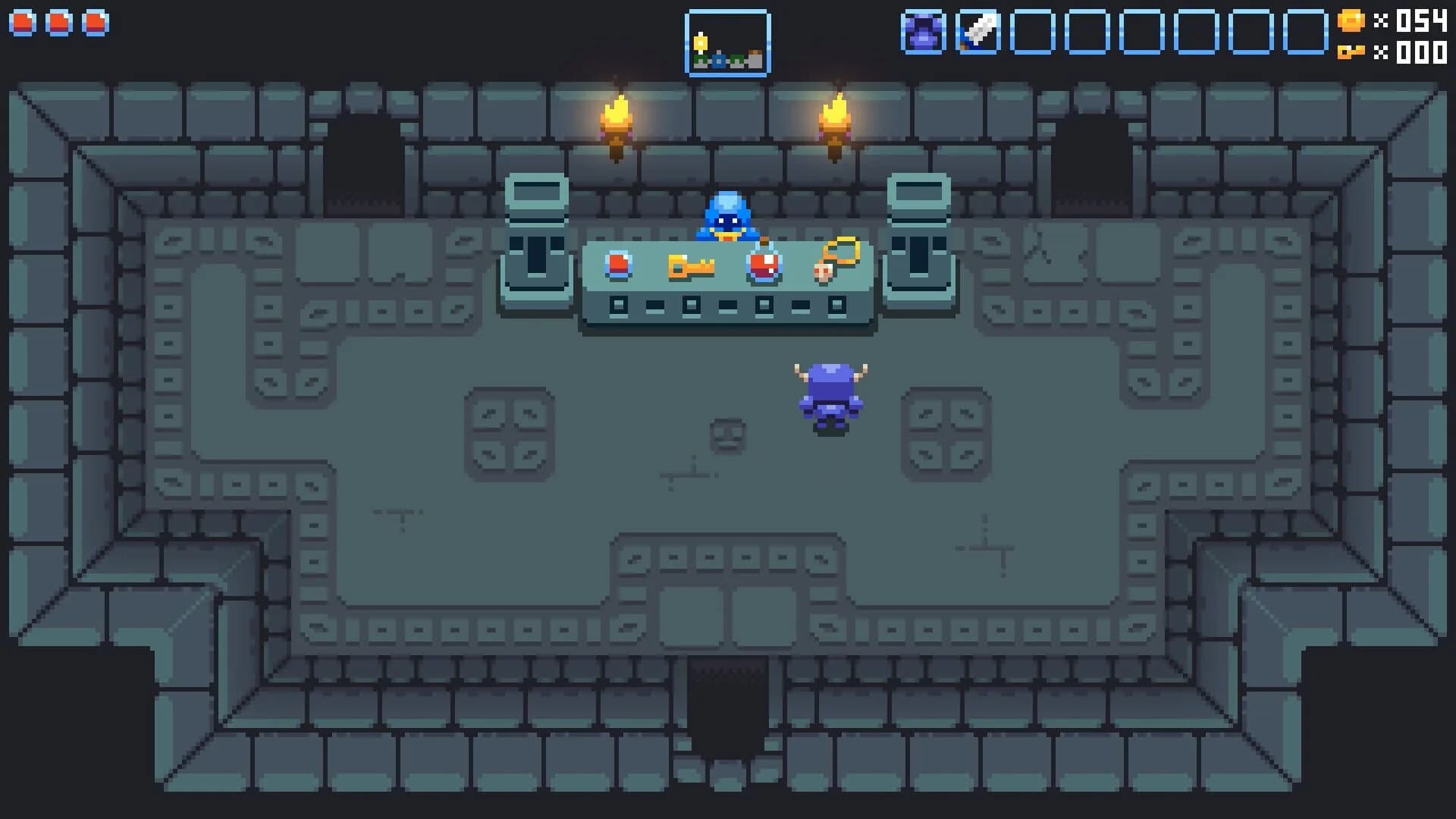The width and height of the screenshot is (1456, 819).
Task: Select the sword icon in the inventory bar
Action: tap(978, 33)
